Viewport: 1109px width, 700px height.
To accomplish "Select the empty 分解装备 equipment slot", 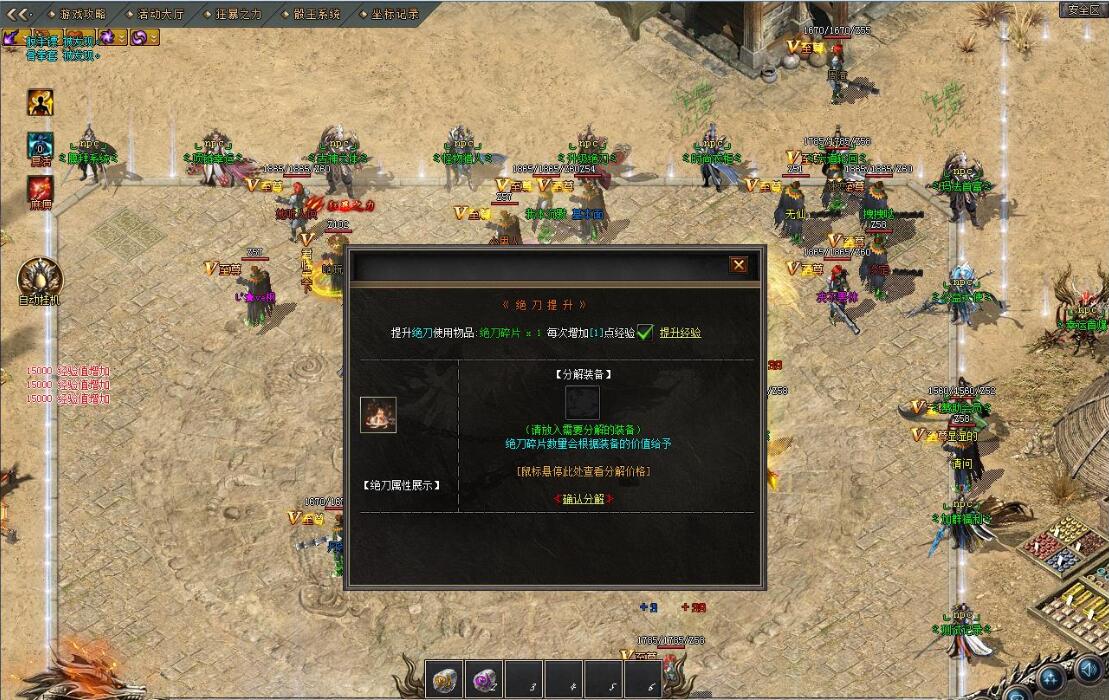I will coord(582,402).
